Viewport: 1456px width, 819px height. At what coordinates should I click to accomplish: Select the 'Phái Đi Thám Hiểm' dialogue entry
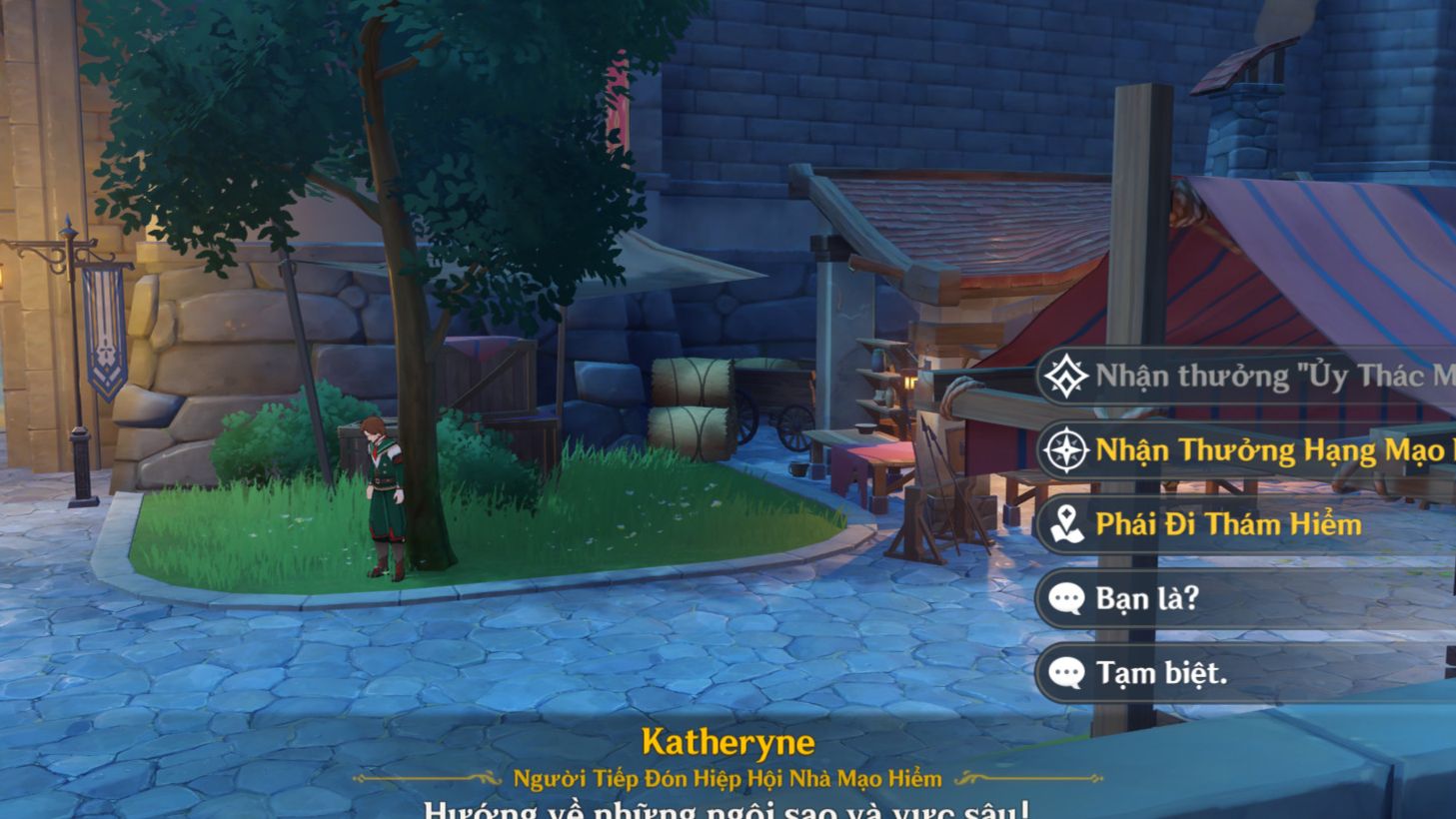click(x=1229, y=524)
